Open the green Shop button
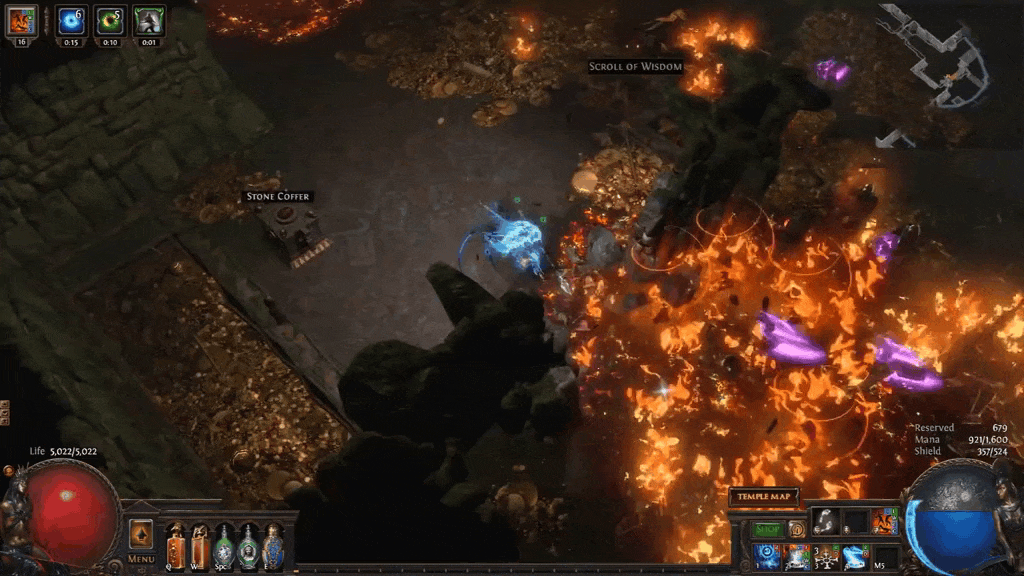Viewport: 1024px width, 576px height. 768,528
